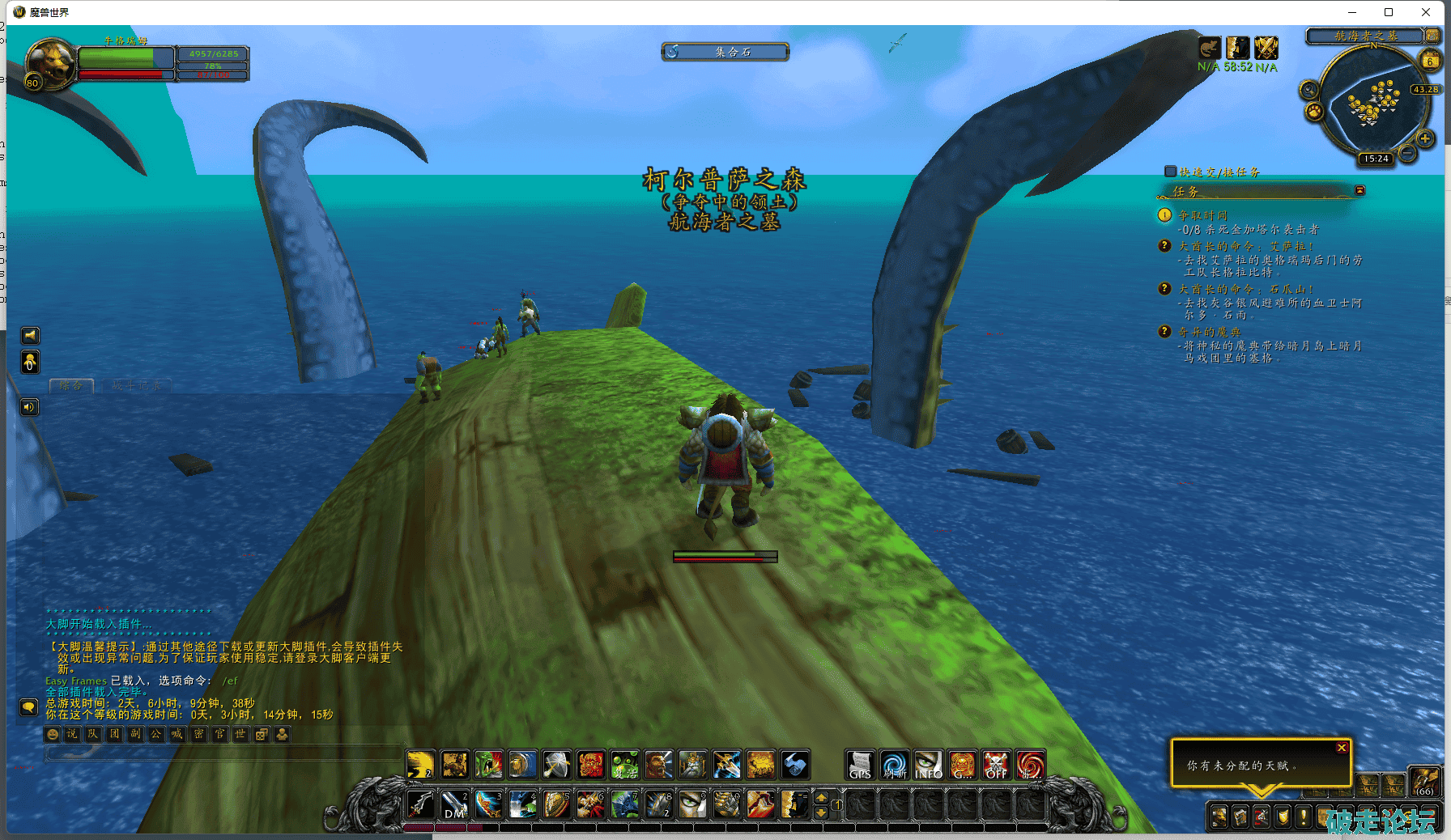This screenshot has height=840, width=1451.
Task: Use the DM sword ability in slot 2
Action: tap(454, 805)
